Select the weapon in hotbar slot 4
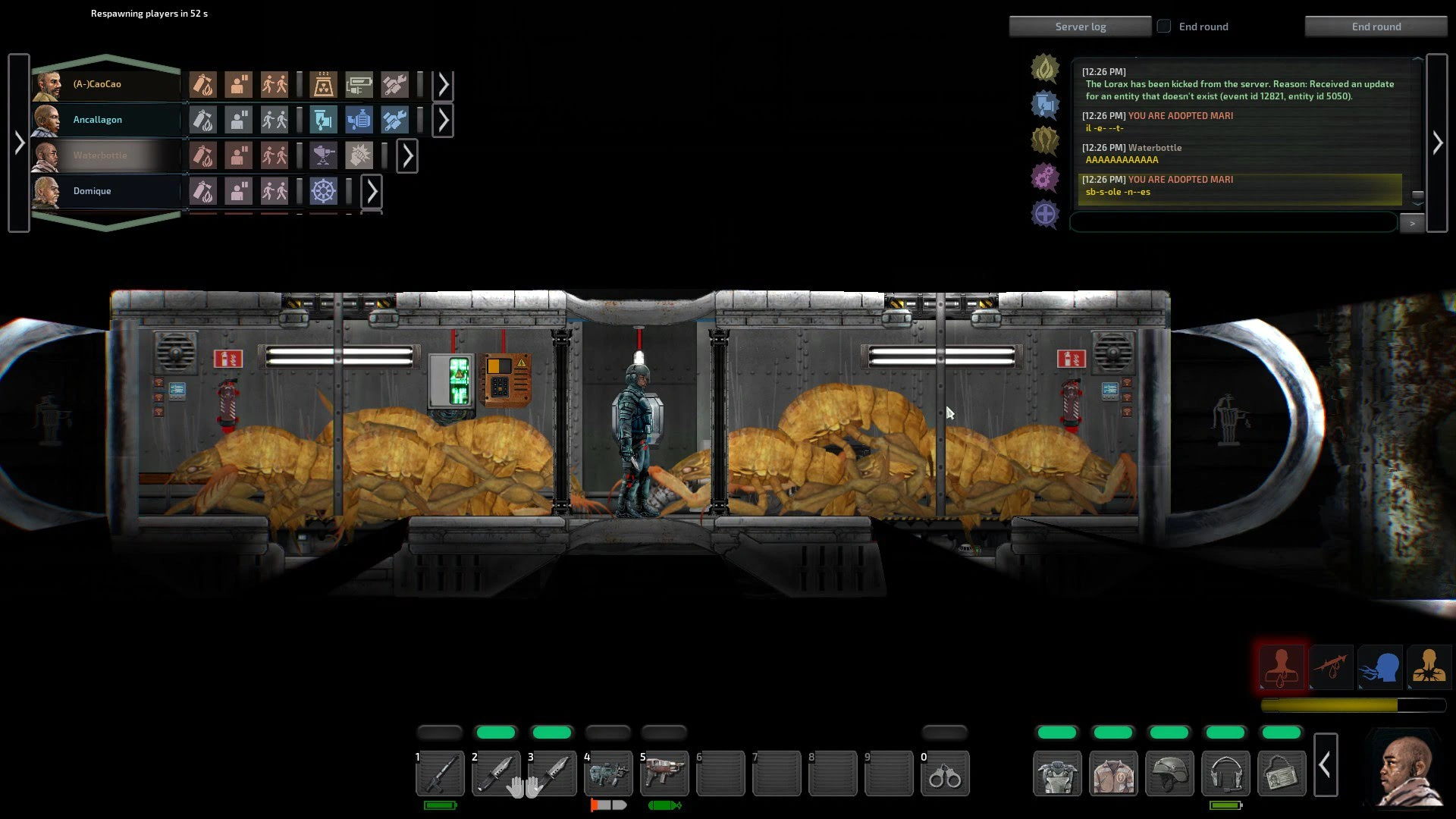The width and height of the screenshot is (1456, 819). 608,773
